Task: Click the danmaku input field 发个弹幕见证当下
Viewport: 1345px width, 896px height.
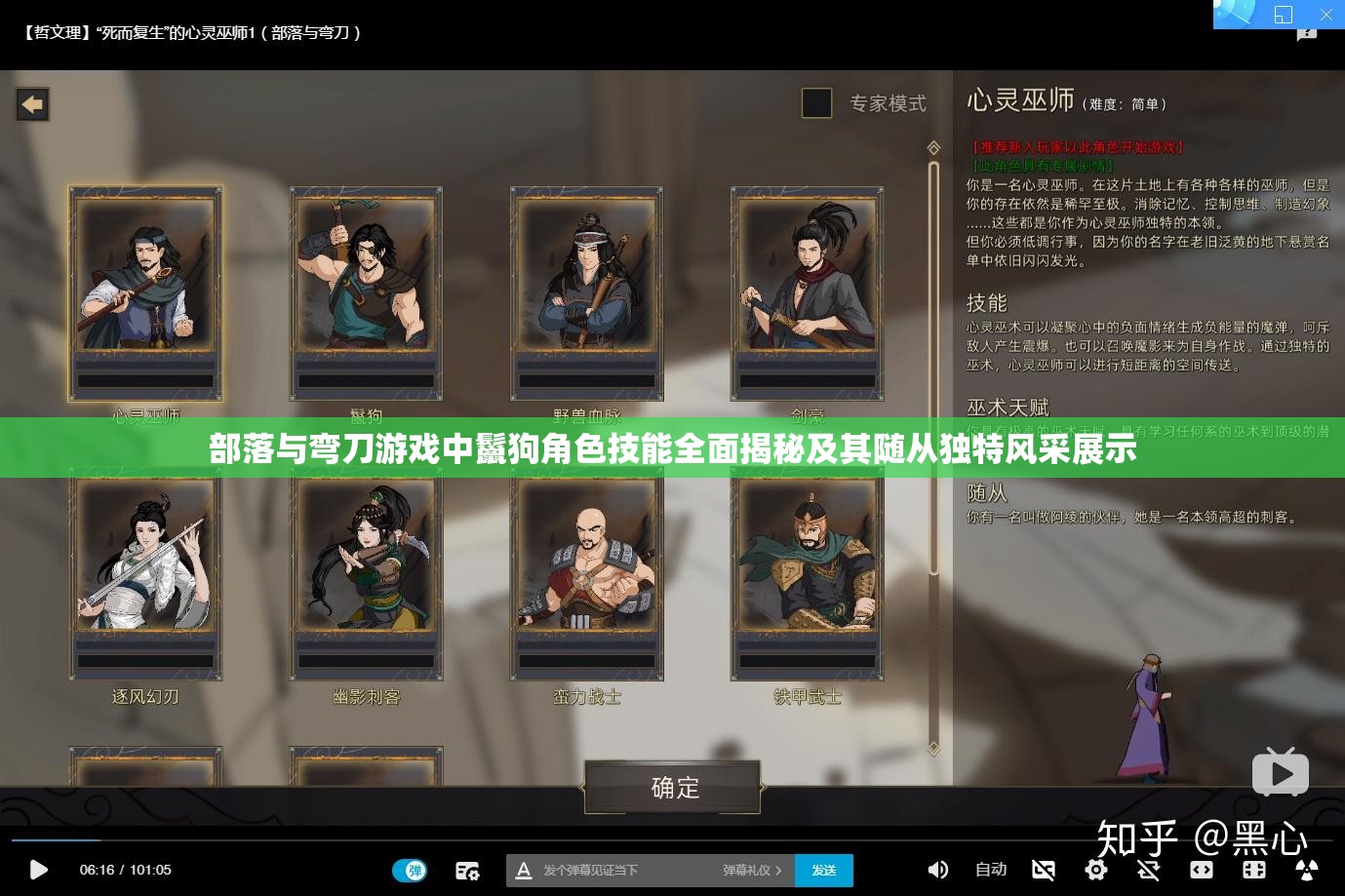Action: click(624, 870)
